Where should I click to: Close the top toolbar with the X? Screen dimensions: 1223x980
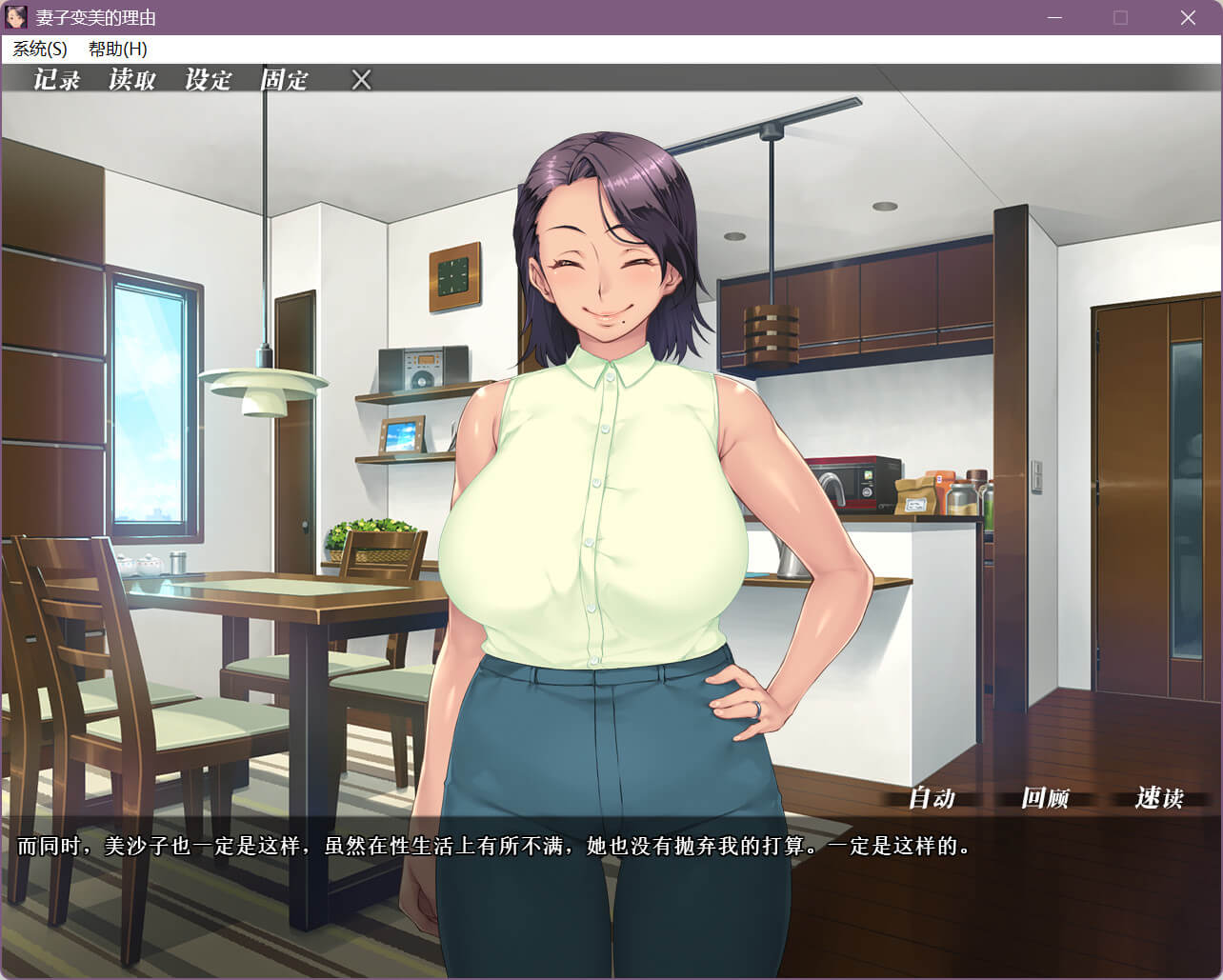coord(361,80)
